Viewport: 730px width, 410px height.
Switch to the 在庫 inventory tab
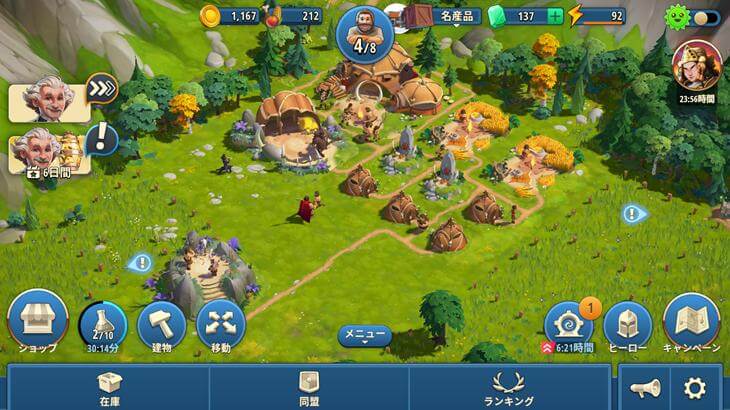click(109, 387)
